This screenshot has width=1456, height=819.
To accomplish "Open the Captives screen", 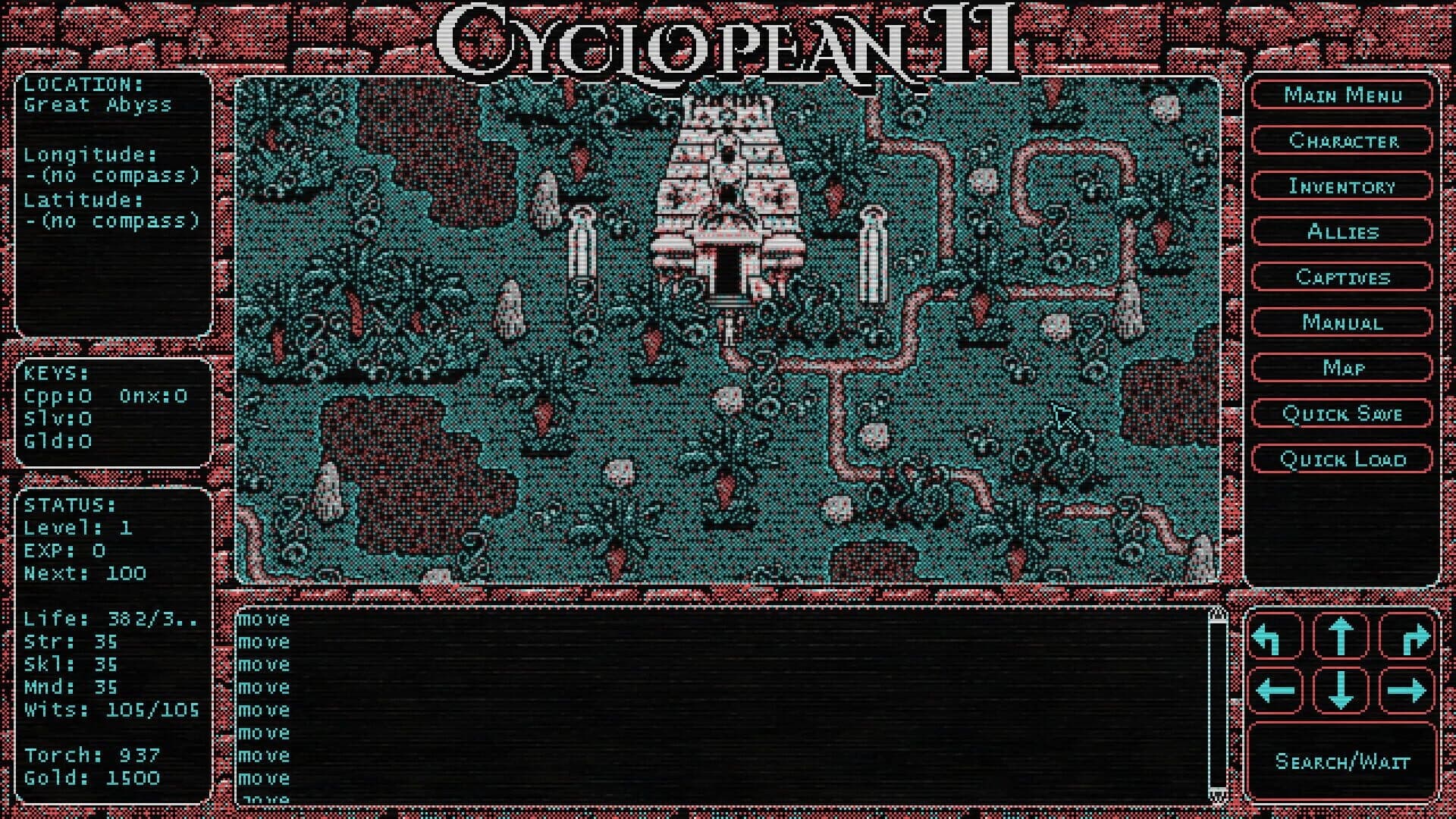I will click(x=1341, y=278).
